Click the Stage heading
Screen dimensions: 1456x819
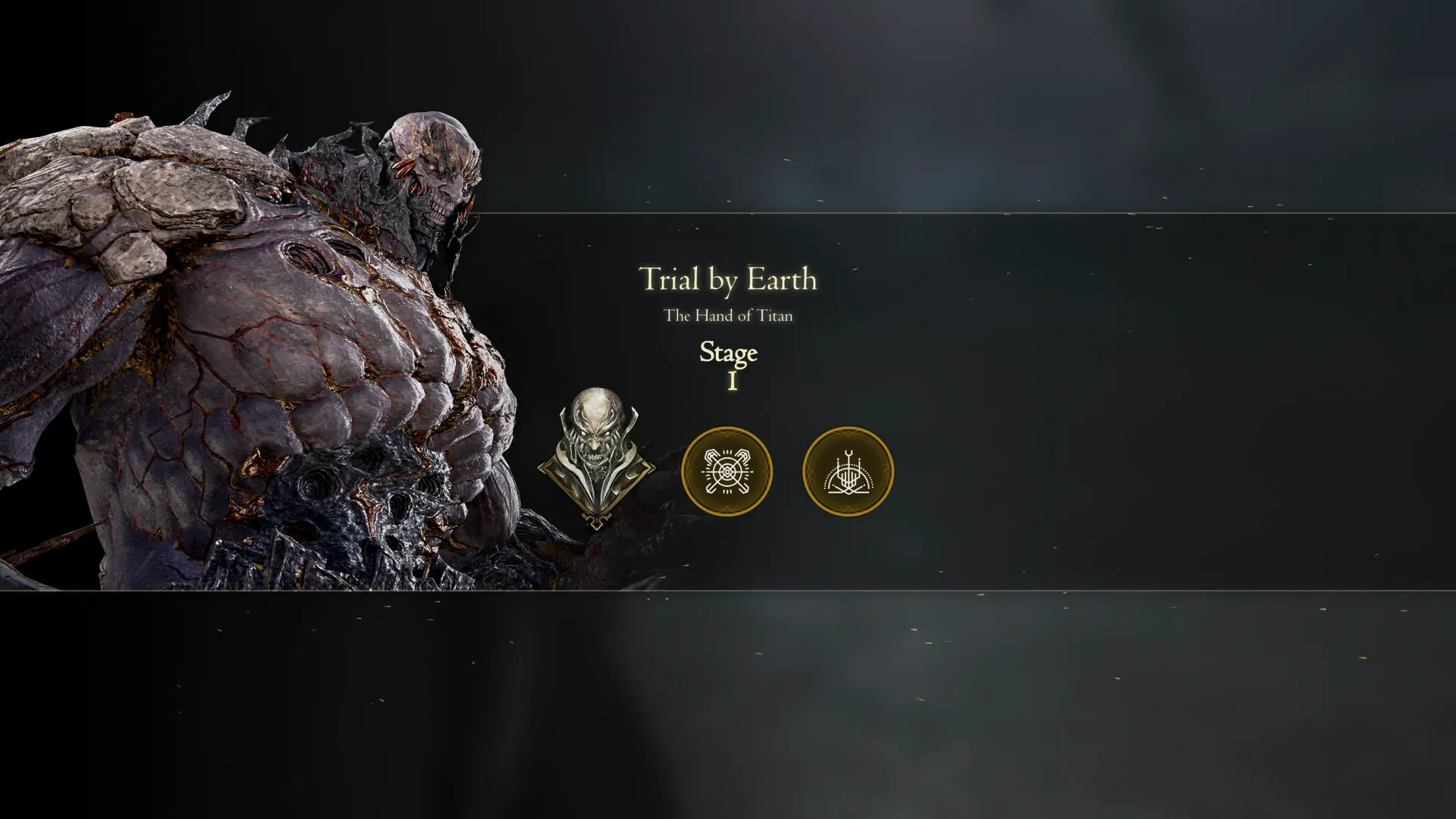[x=728, y=353]
